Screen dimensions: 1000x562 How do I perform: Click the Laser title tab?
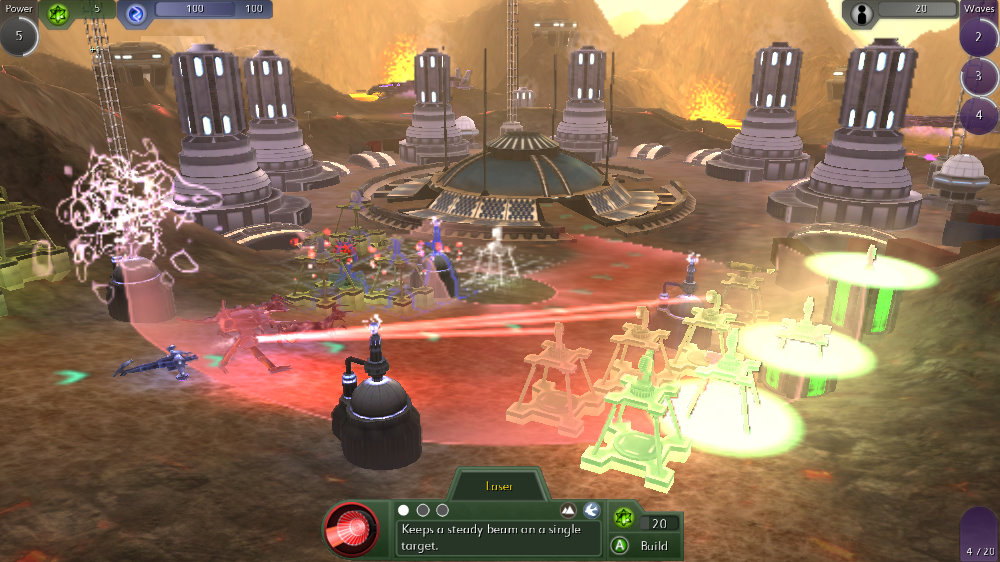click(x=499, y=487)
